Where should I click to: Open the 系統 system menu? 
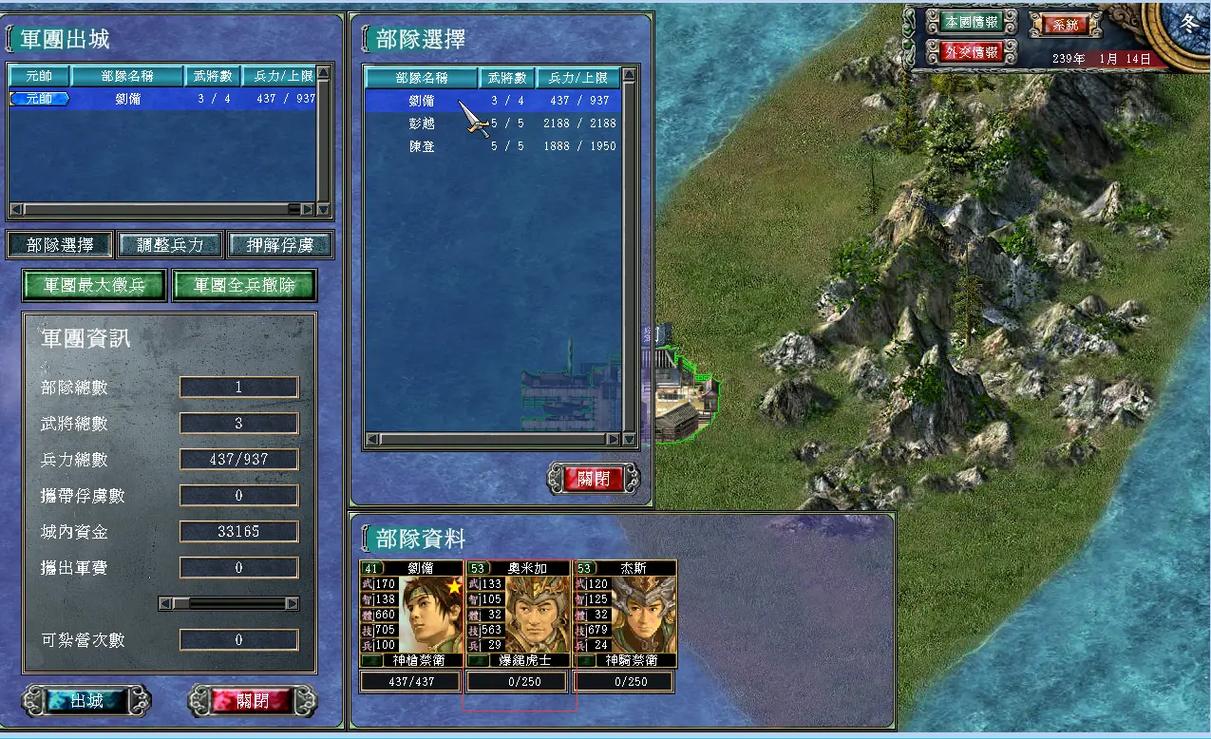click(1066, 24)
